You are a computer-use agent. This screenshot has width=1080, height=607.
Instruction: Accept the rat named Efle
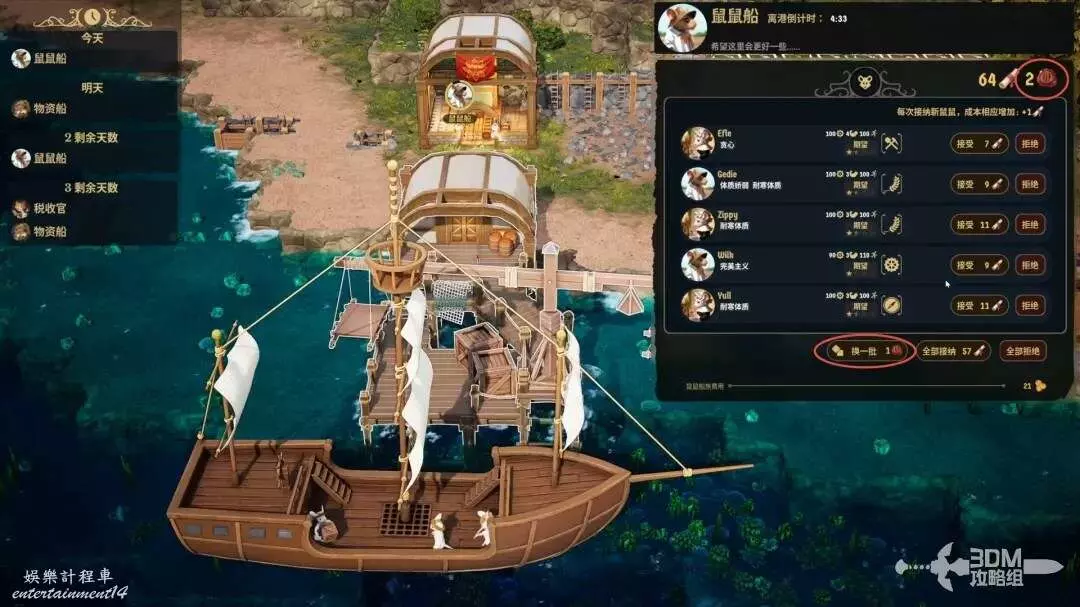pos(978,144)
